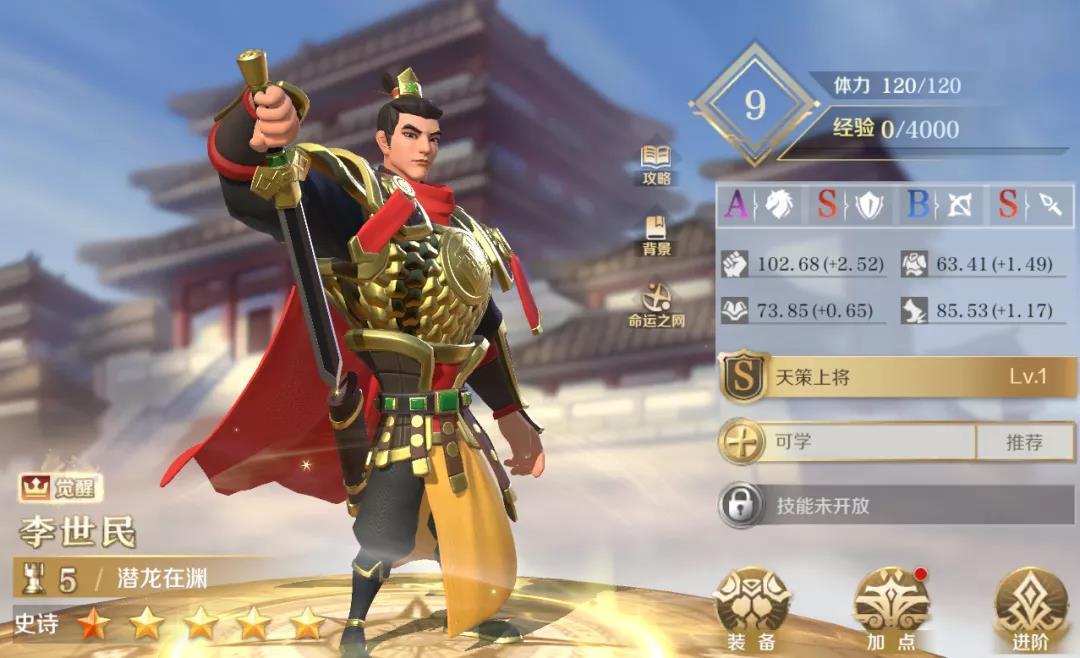This screenshot has width=1080, height=658.
Task: Open the 装备 equipment menu
Action: coord(752,607)
